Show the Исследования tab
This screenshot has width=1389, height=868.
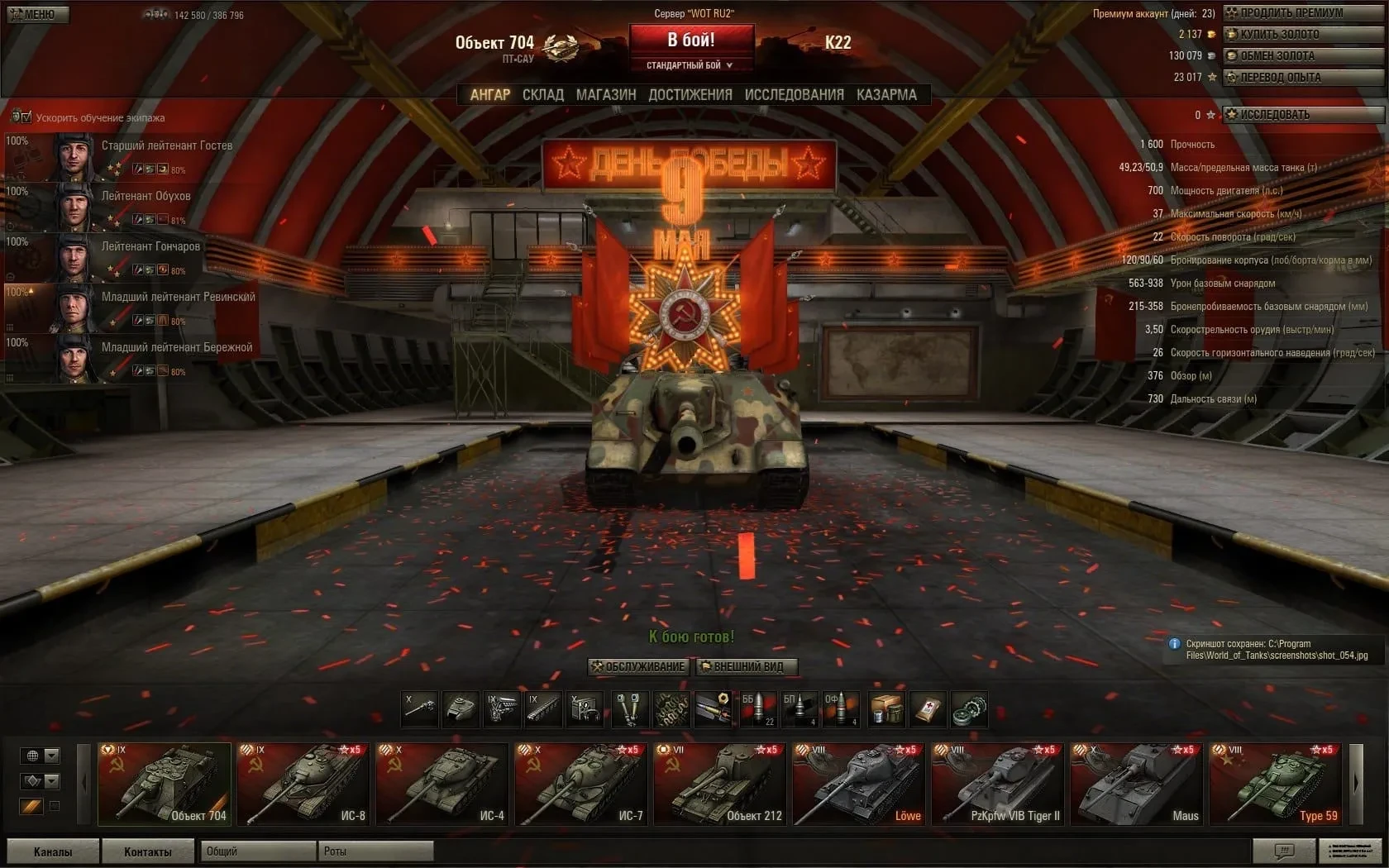[794, 95]
